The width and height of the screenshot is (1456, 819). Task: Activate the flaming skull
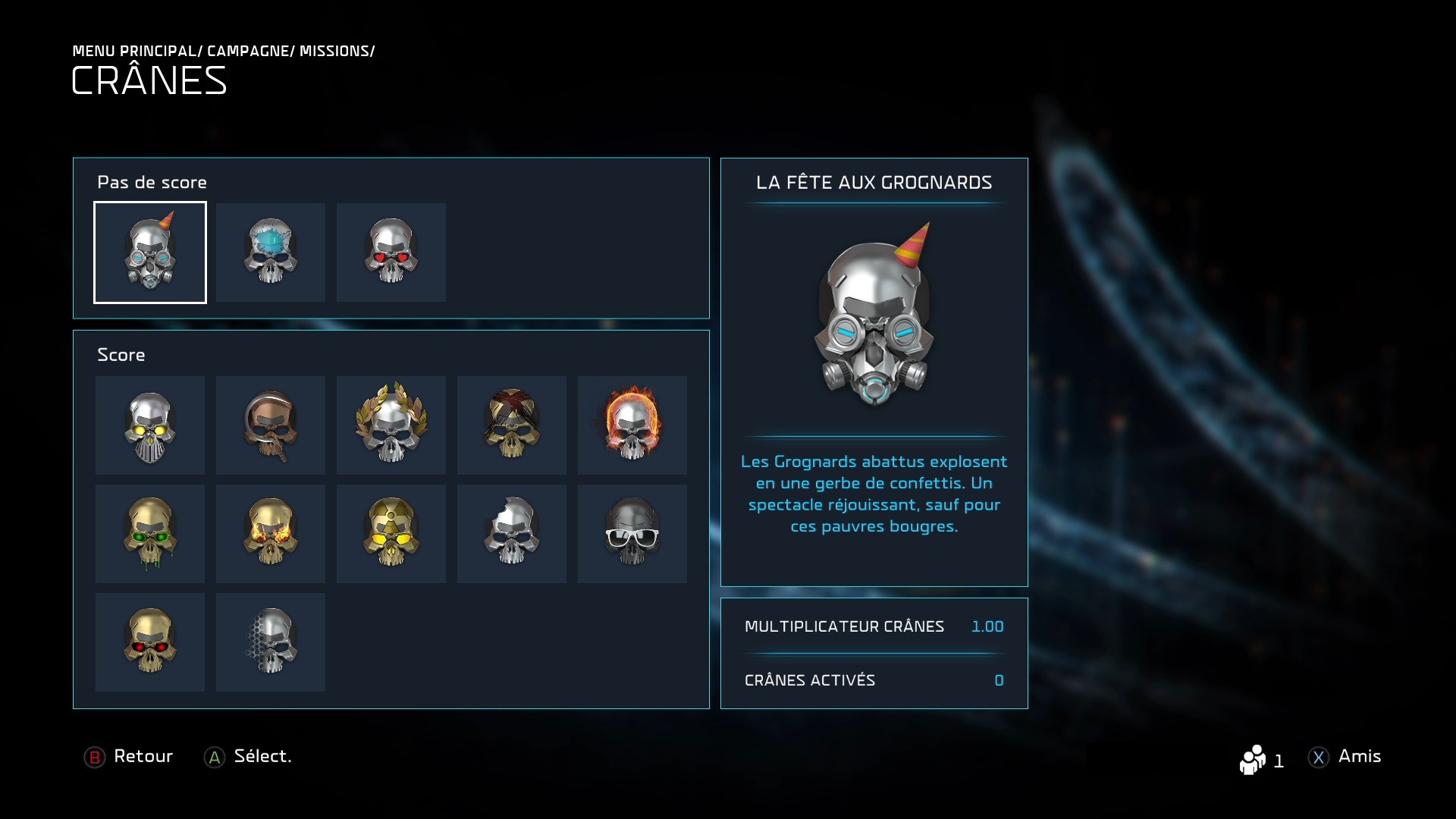(x=632, y=425)
